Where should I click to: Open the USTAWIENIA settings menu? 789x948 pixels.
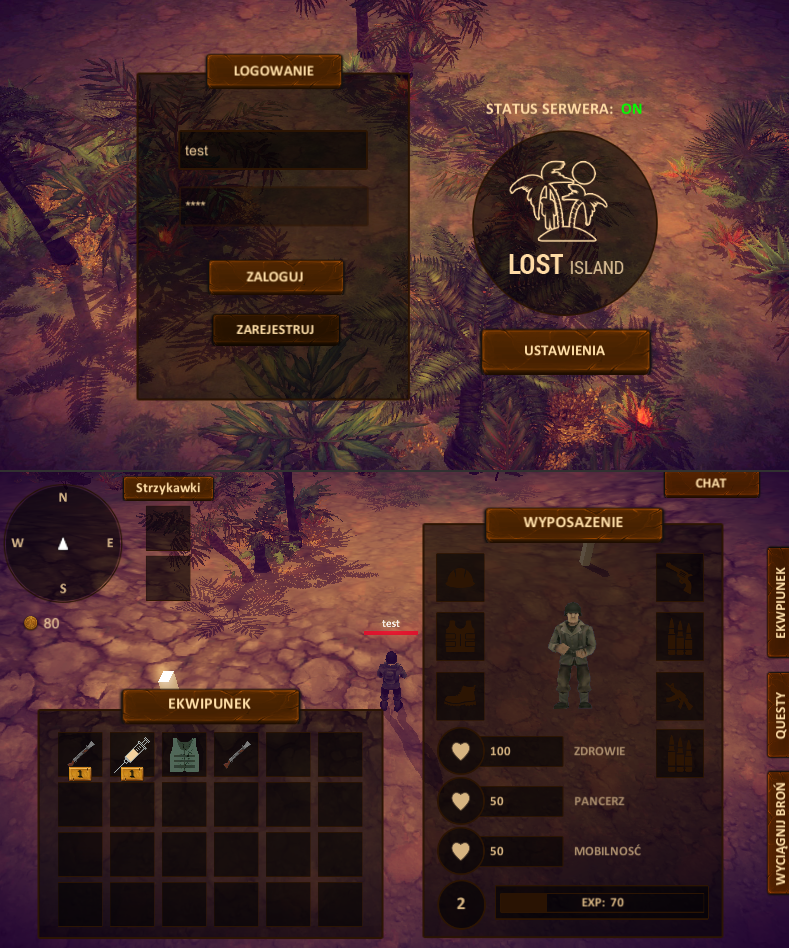pyautogui.click(x=565, y=351)
